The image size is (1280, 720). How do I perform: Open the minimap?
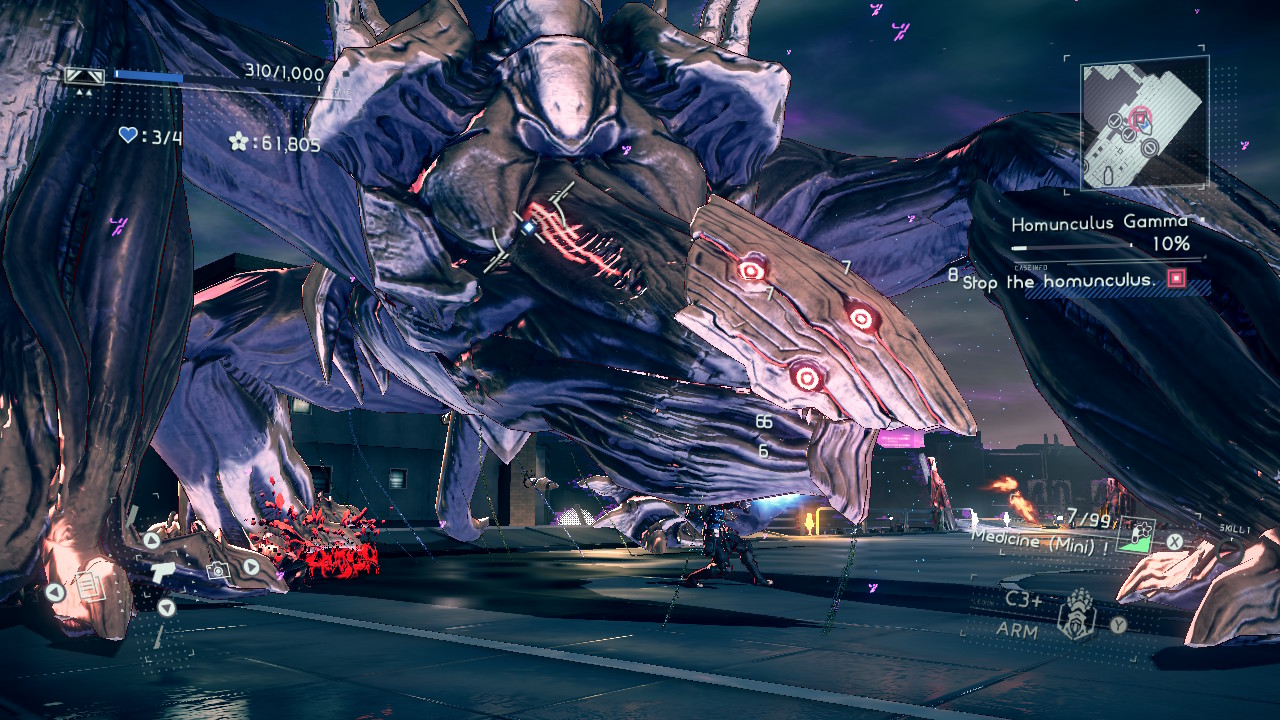[x=1143, y=124]
